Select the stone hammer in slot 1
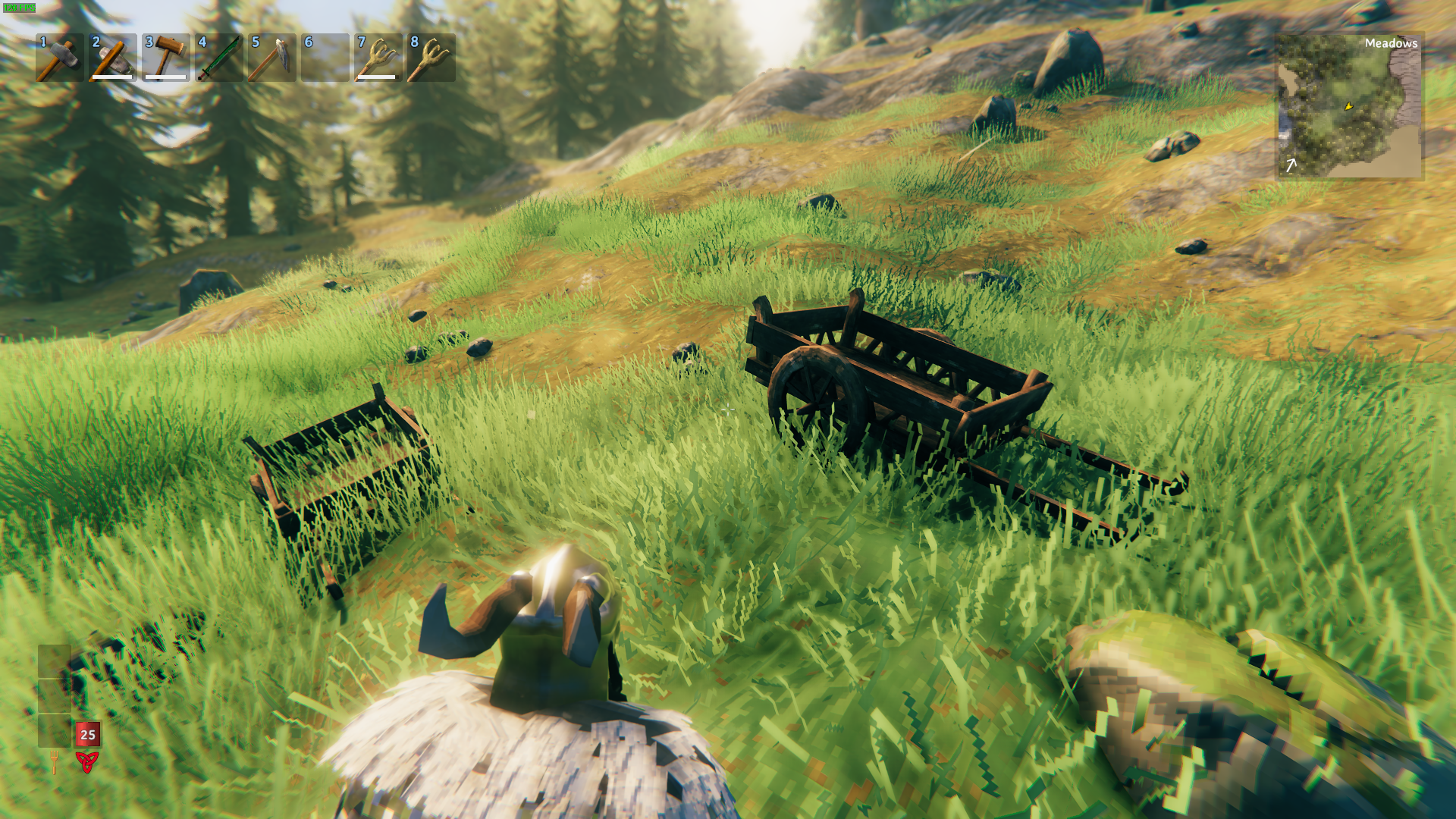Screen dimensions: 1456x819 (59, 58)
